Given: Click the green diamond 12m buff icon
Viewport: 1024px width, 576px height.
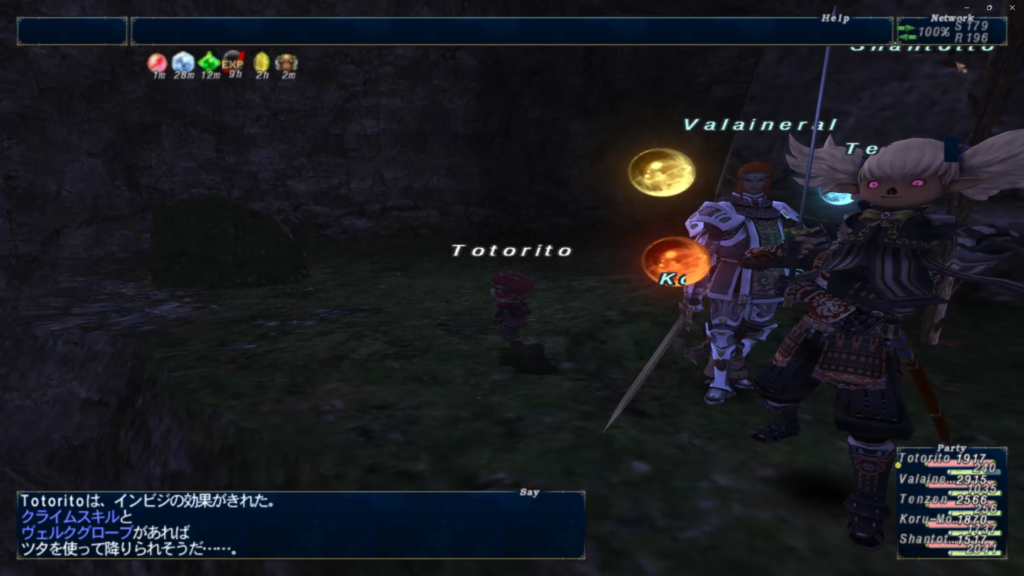Looking at the screenshot, I should tap(209, 63).
